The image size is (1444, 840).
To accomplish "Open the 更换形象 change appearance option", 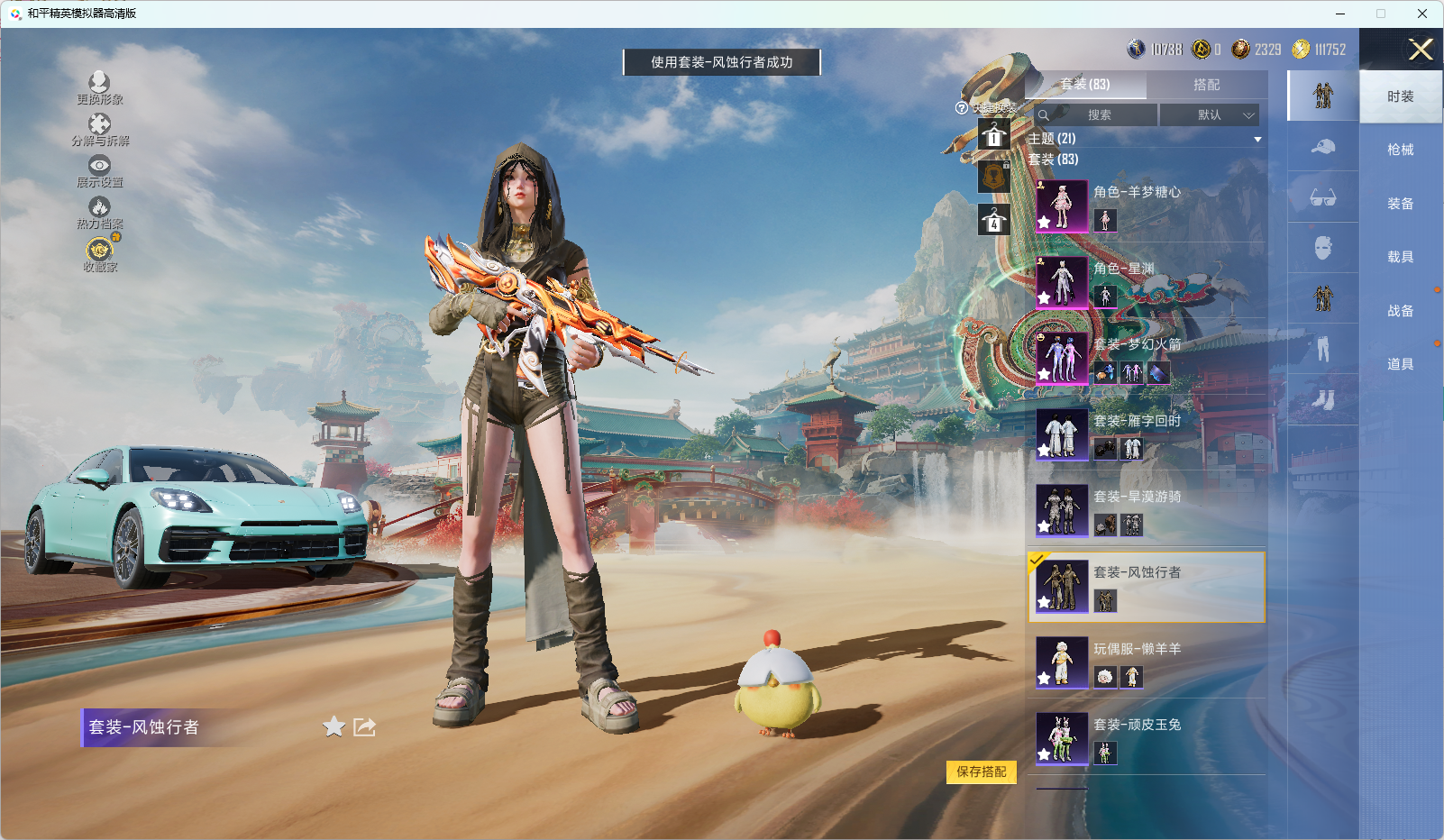I will coord(99,88).
